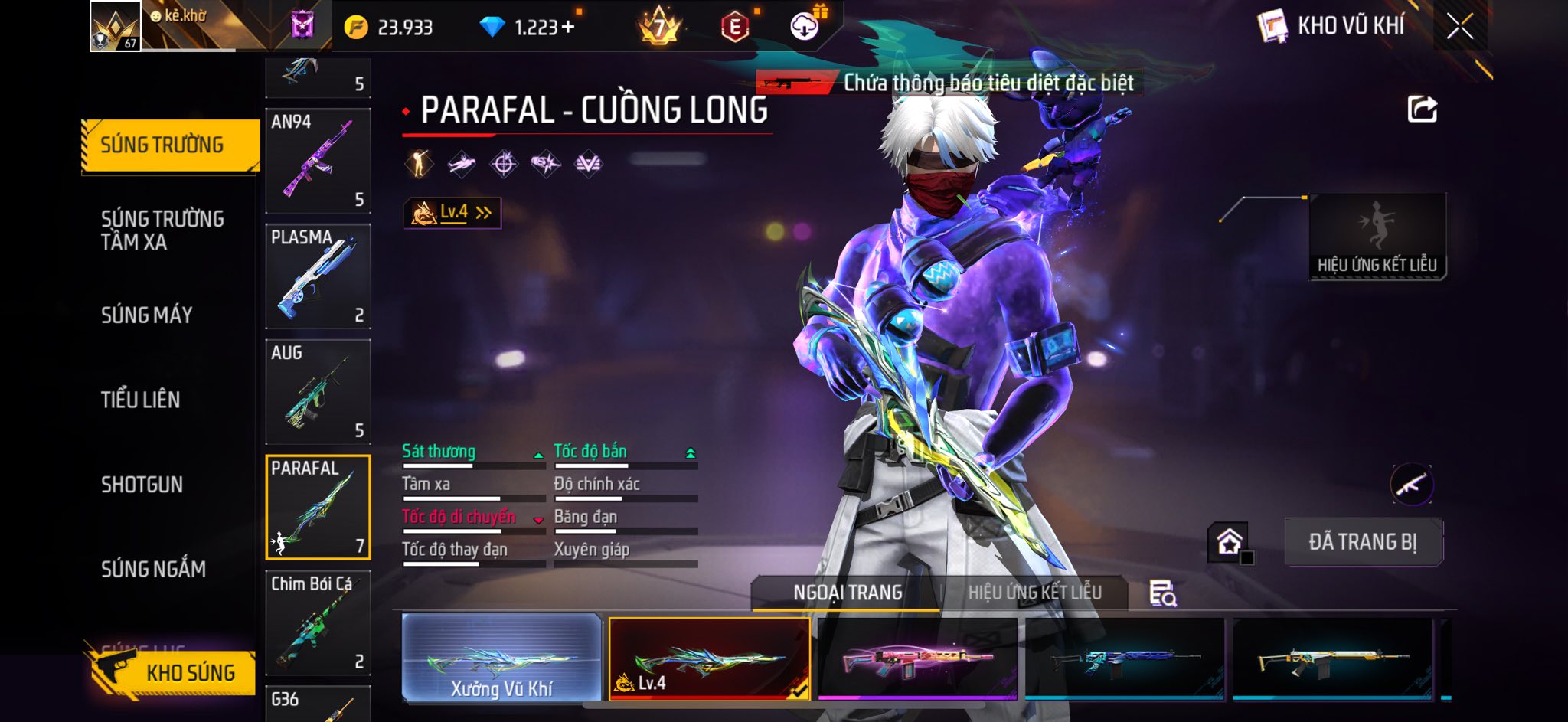Open the Hiệu Ứng Kết Liễu panel

pos(1377,237)
